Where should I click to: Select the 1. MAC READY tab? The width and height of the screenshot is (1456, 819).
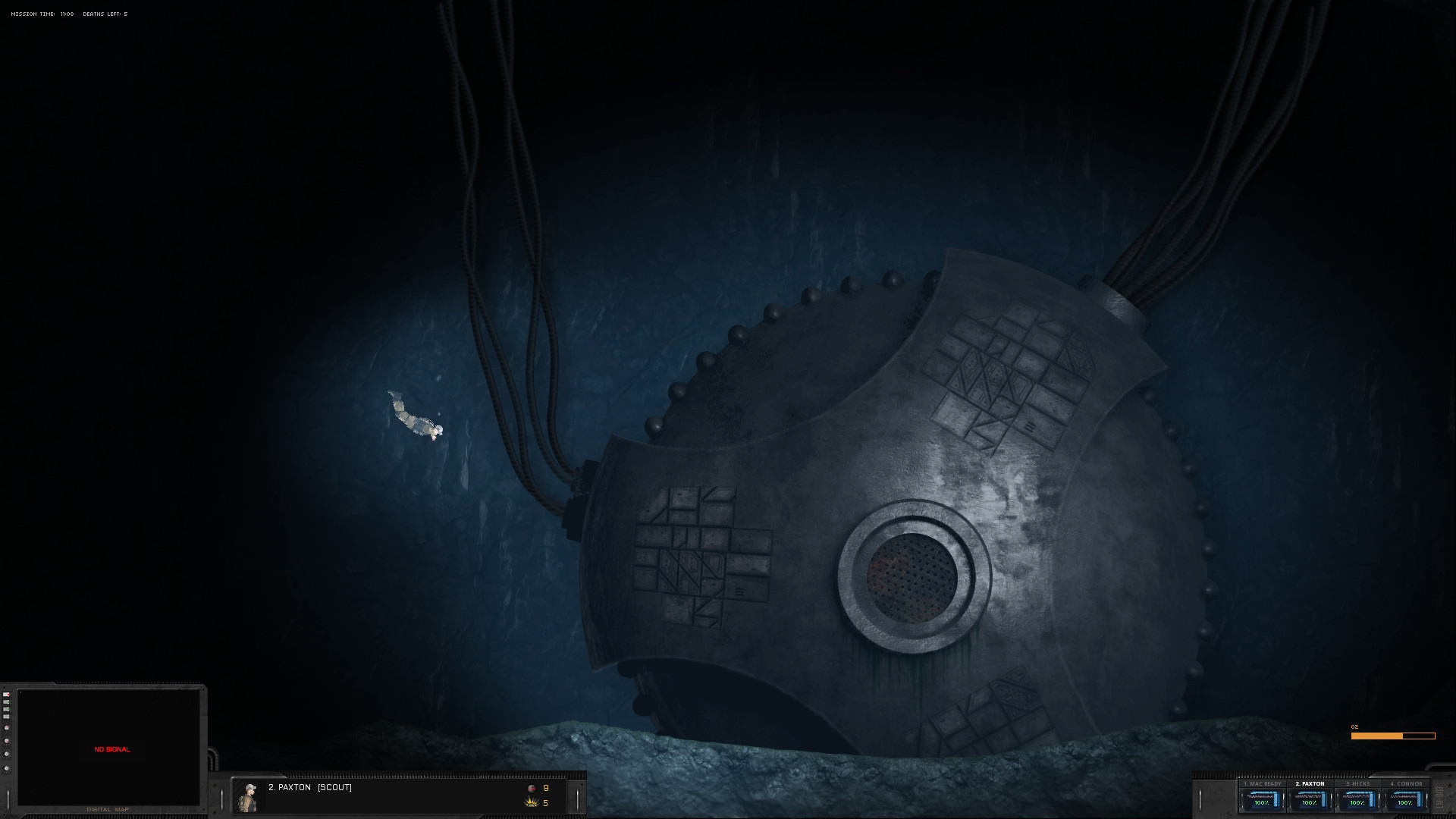pyautogui.click(x=1262, y=783)
